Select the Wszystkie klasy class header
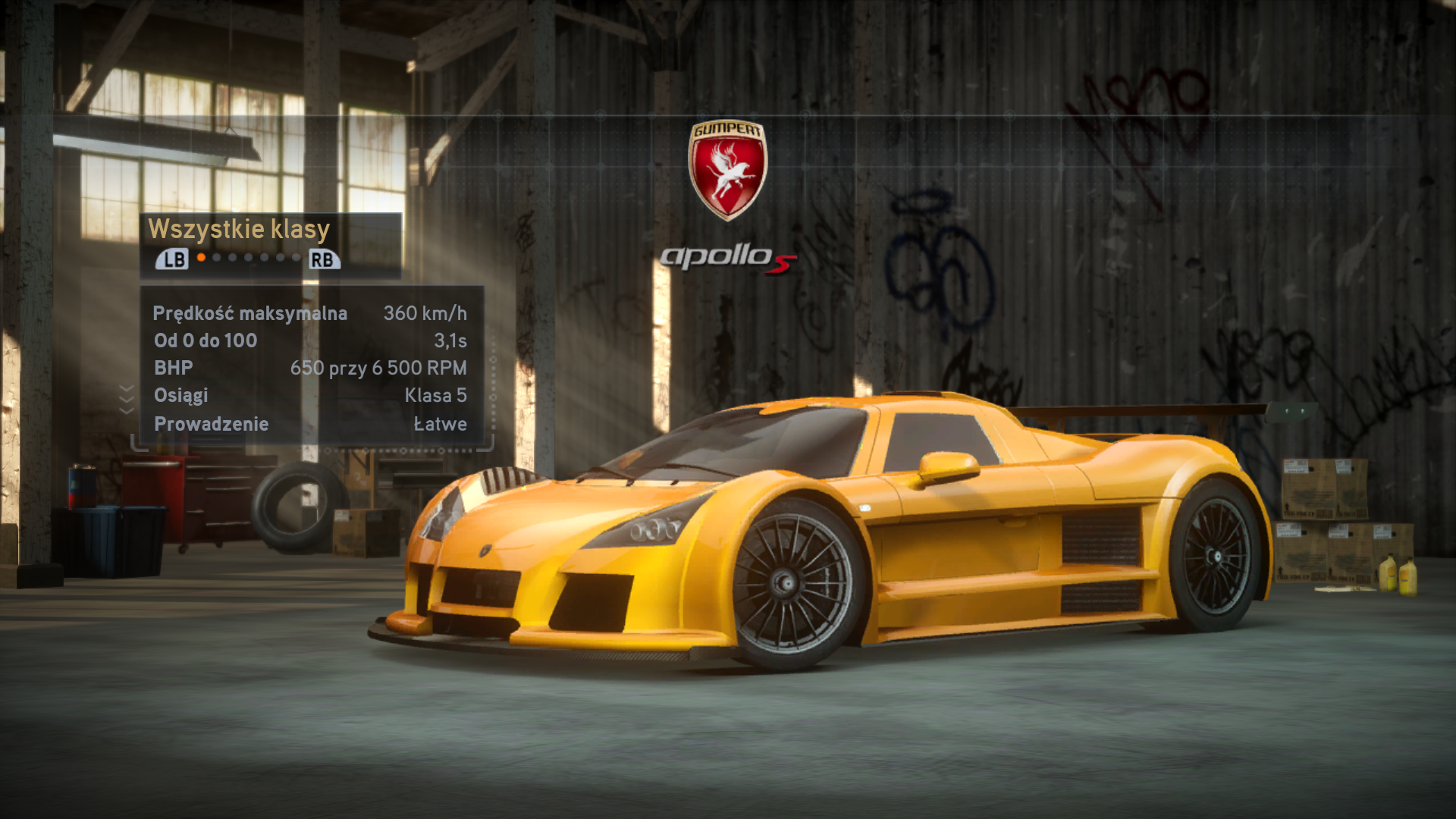 pos(239,229)
